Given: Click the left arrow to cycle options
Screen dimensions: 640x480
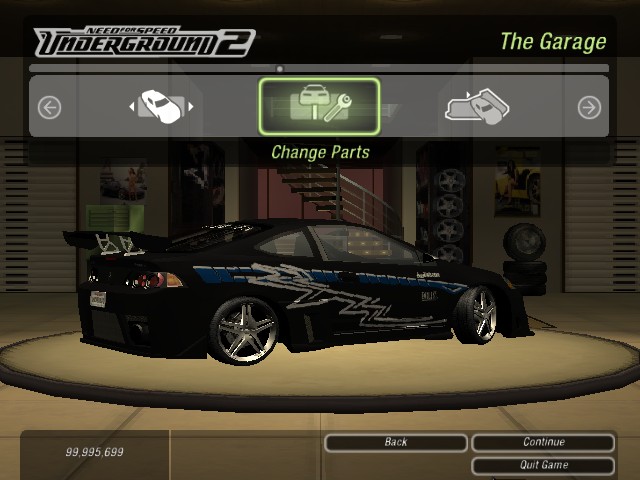Looking at the screenshot, I should pyautogui.click(x=49, y=107).
